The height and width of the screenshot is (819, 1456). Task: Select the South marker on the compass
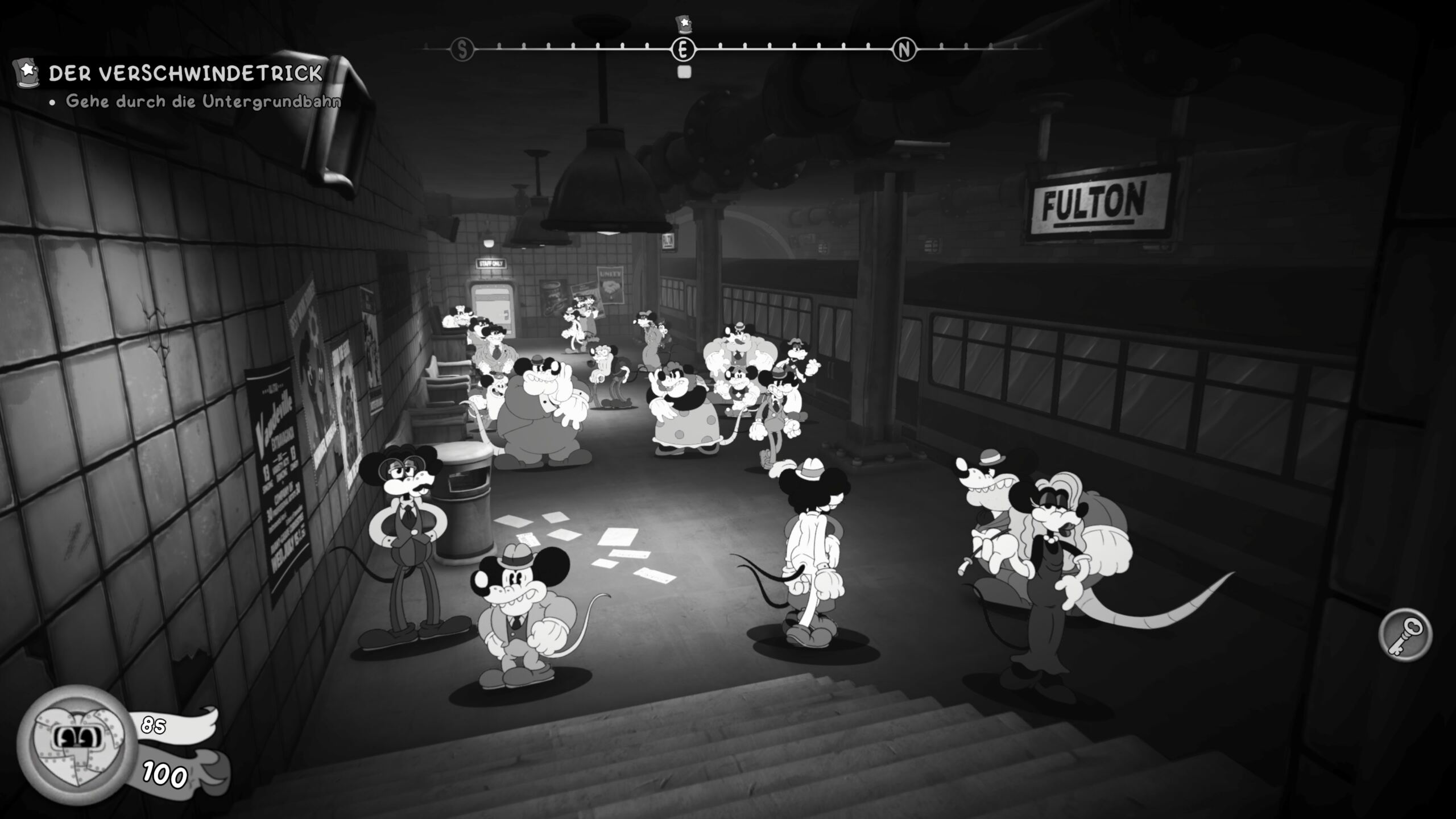(x=462, y=50)
